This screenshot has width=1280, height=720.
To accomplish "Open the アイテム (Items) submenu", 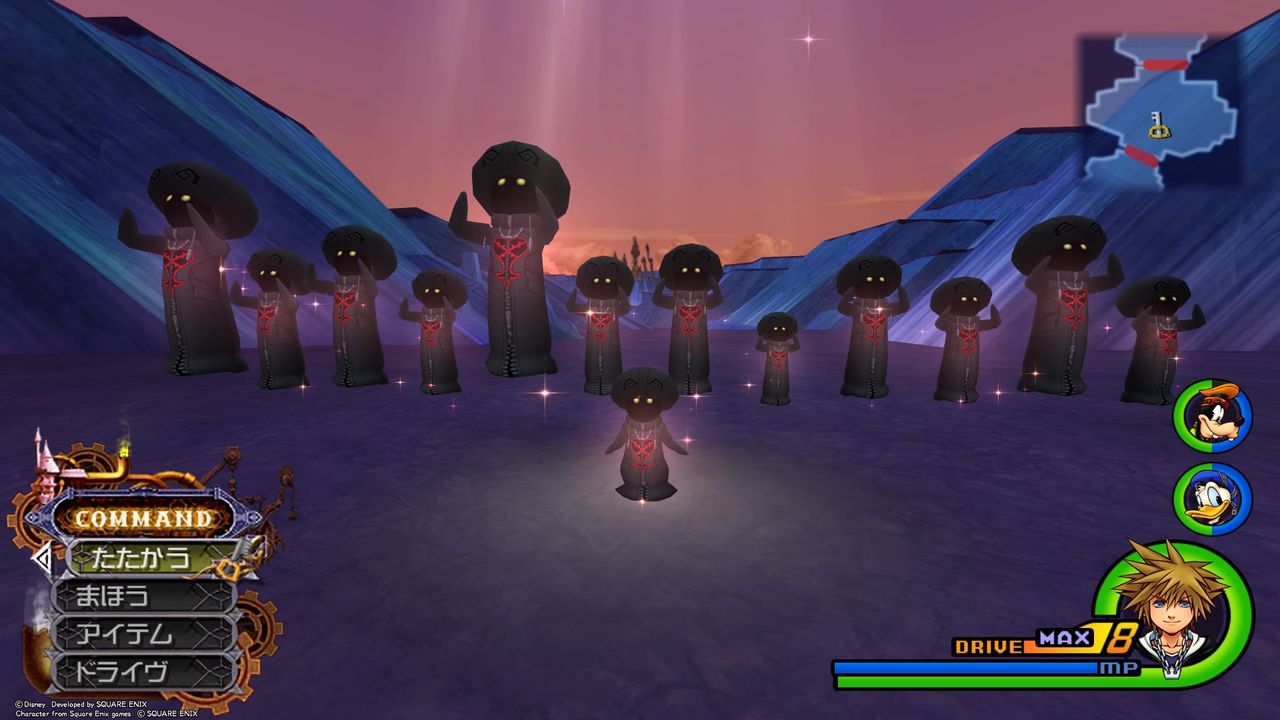I will pos(126,632).
